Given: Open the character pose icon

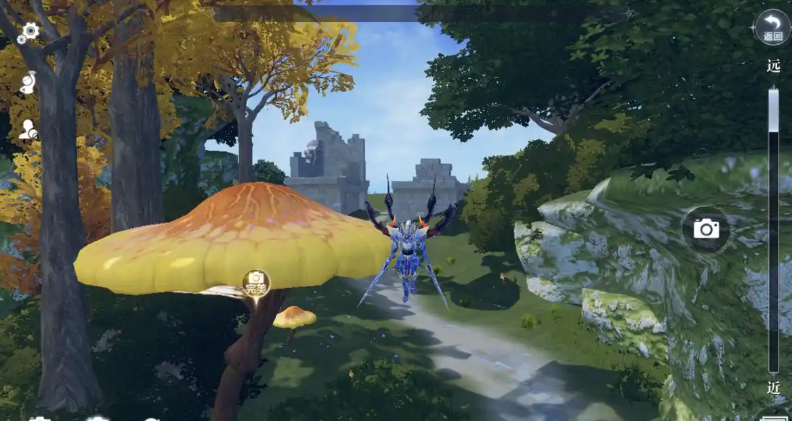Looking at the screenshot, I should pyautogui.click(x=28, y=83).
